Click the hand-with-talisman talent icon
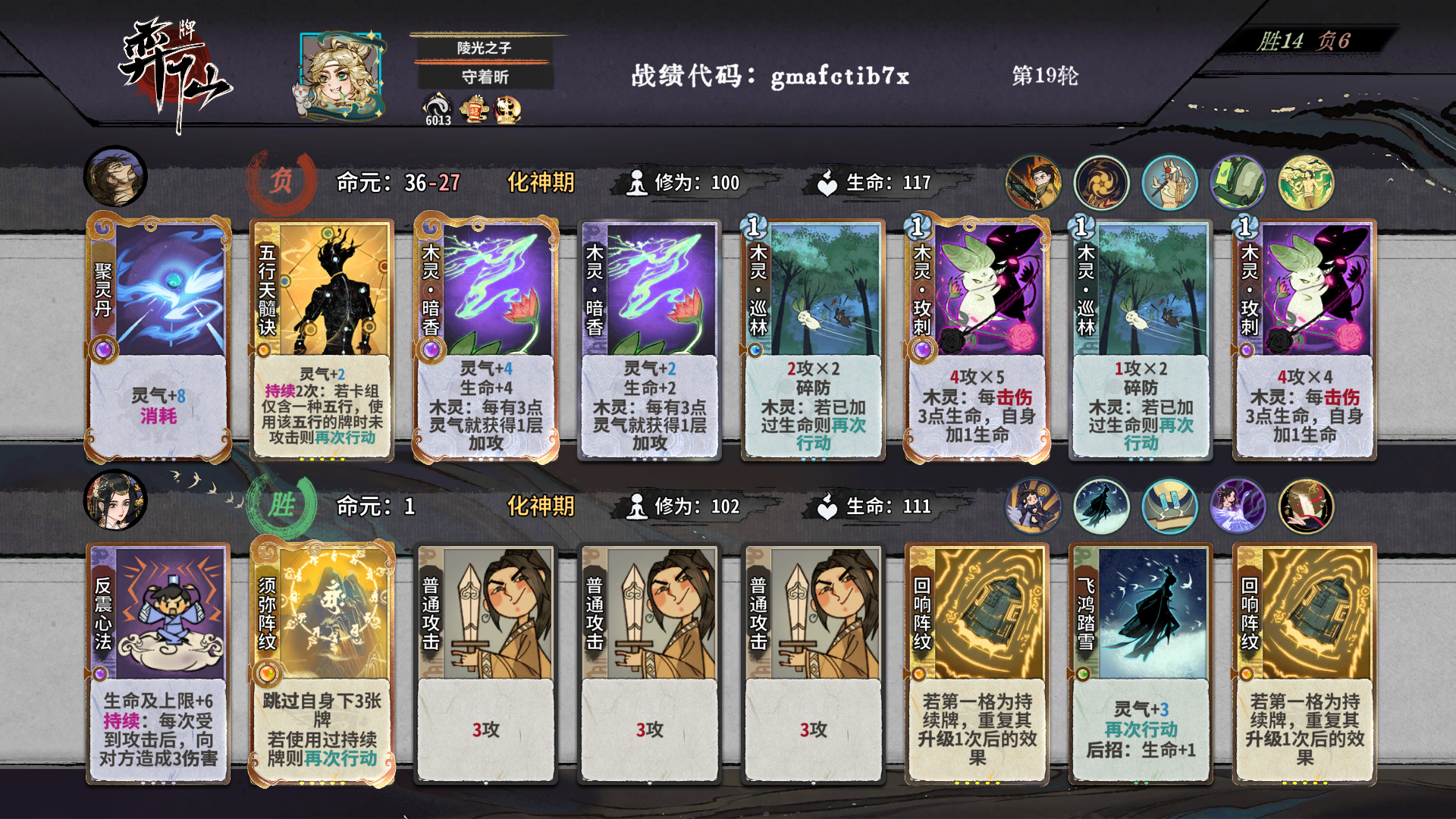Viewport: 1456px width, 819px height. [x=1170, y=182]
